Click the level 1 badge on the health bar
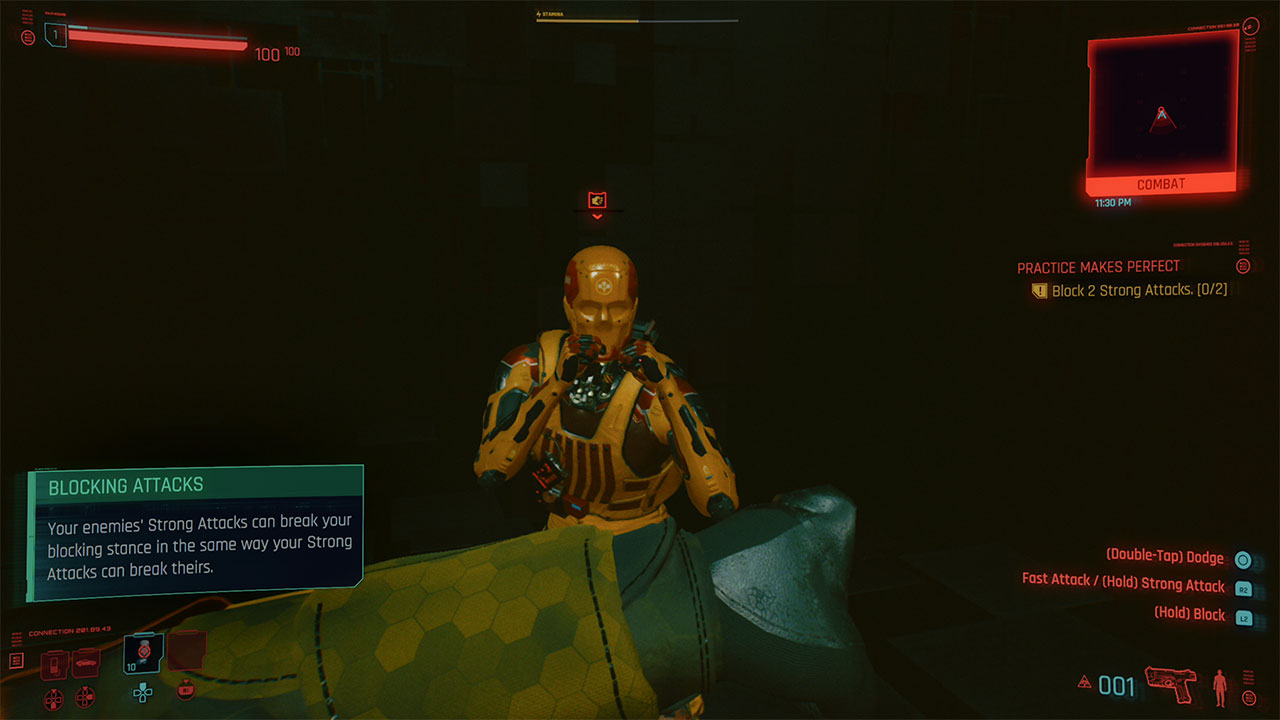1280x720 pixels. (x=56, y=33)
